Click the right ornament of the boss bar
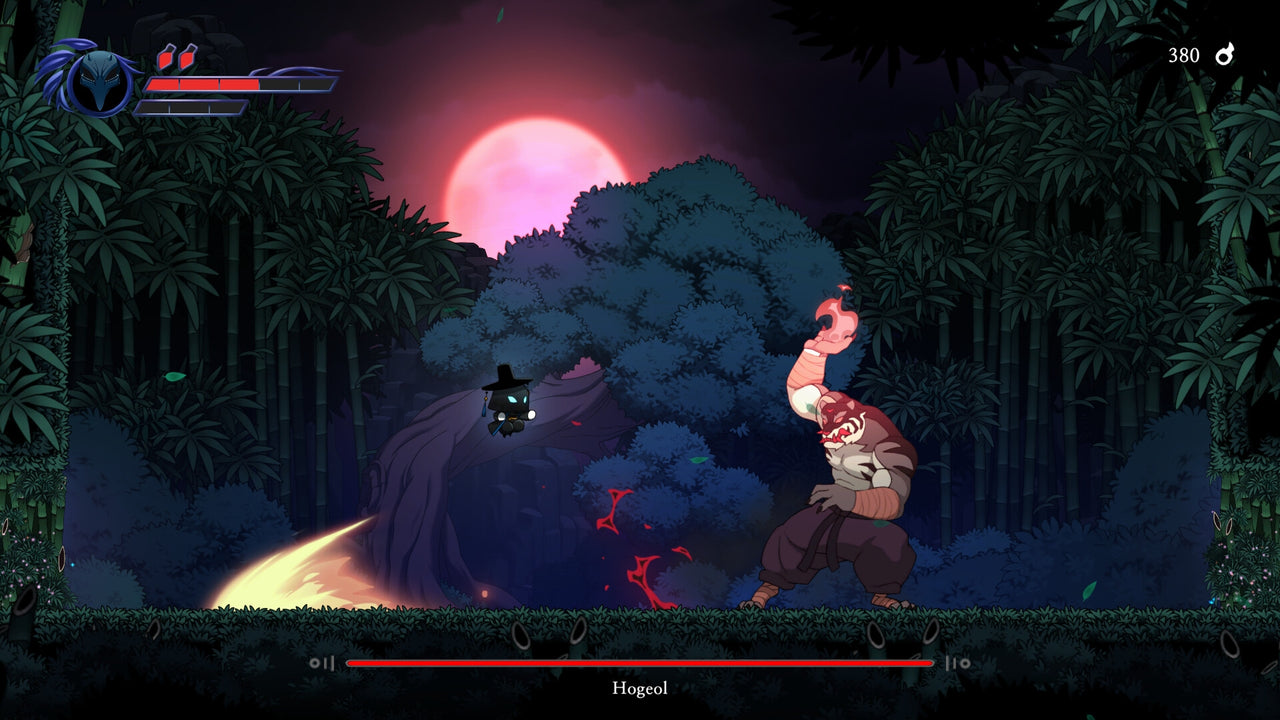 click(x=957, y=662)
